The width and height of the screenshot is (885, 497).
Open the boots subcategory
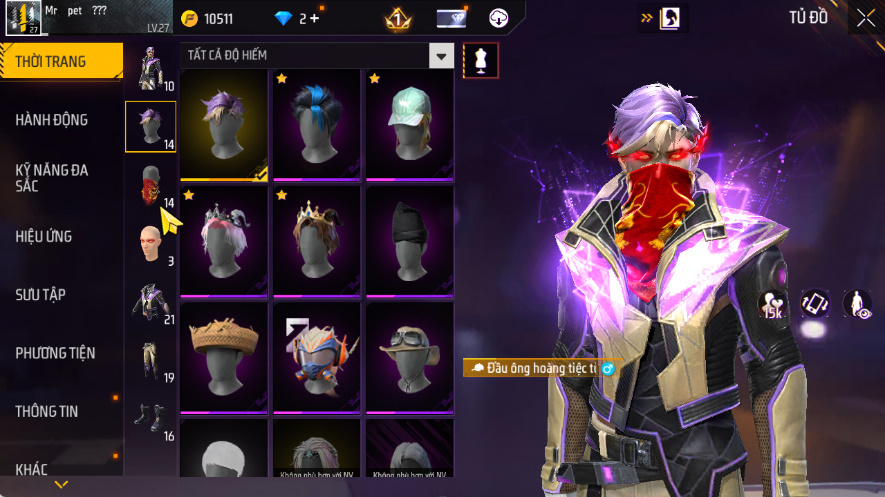[x=151, y=418]
